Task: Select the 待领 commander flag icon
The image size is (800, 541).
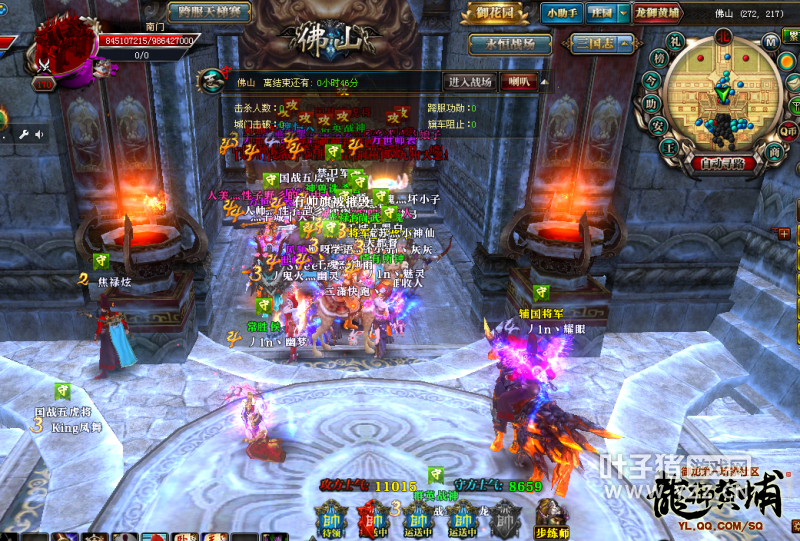Action: [x=332, y=518]
